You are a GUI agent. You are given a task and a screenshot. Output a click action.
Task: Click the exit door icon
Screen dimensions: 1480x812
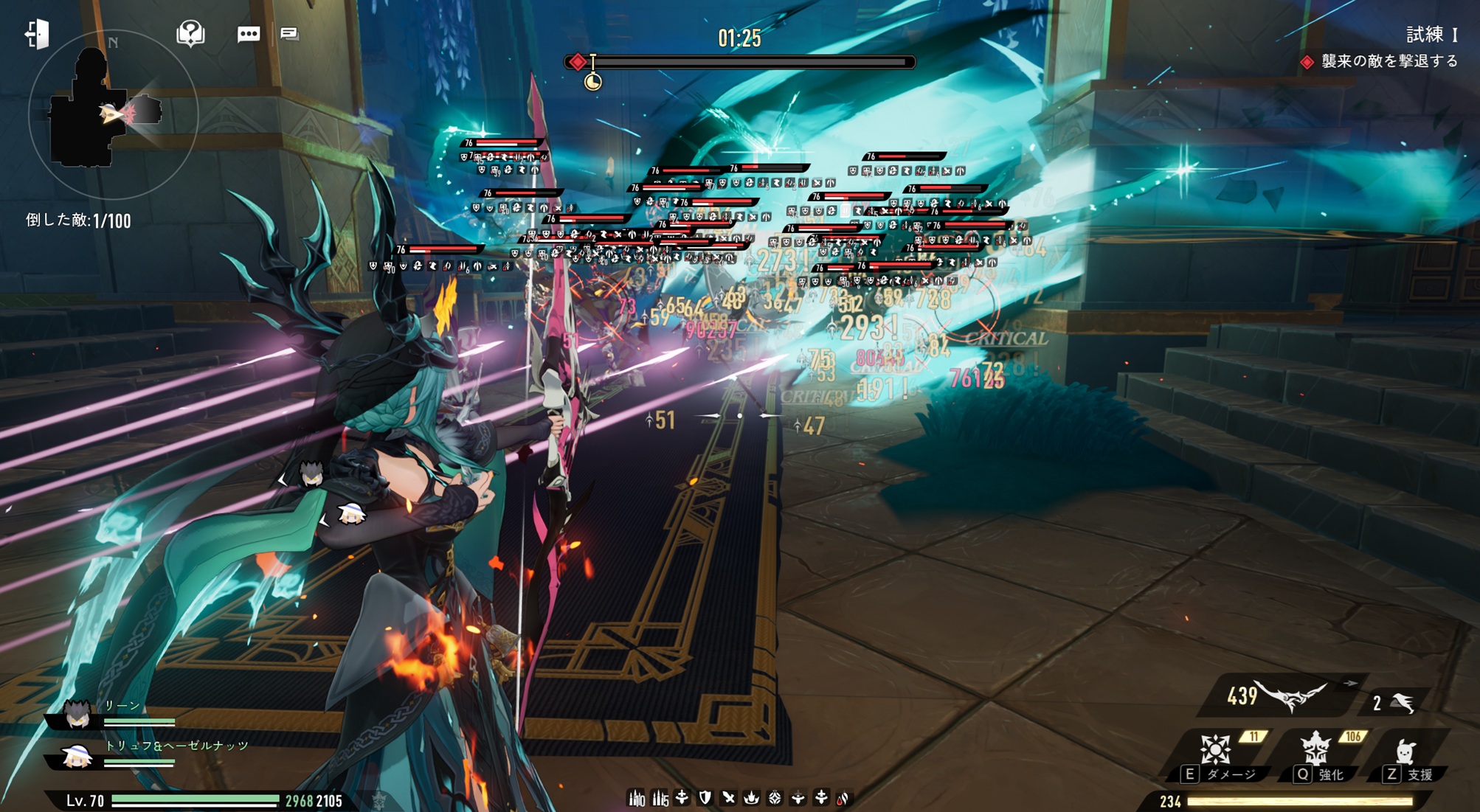37,34
